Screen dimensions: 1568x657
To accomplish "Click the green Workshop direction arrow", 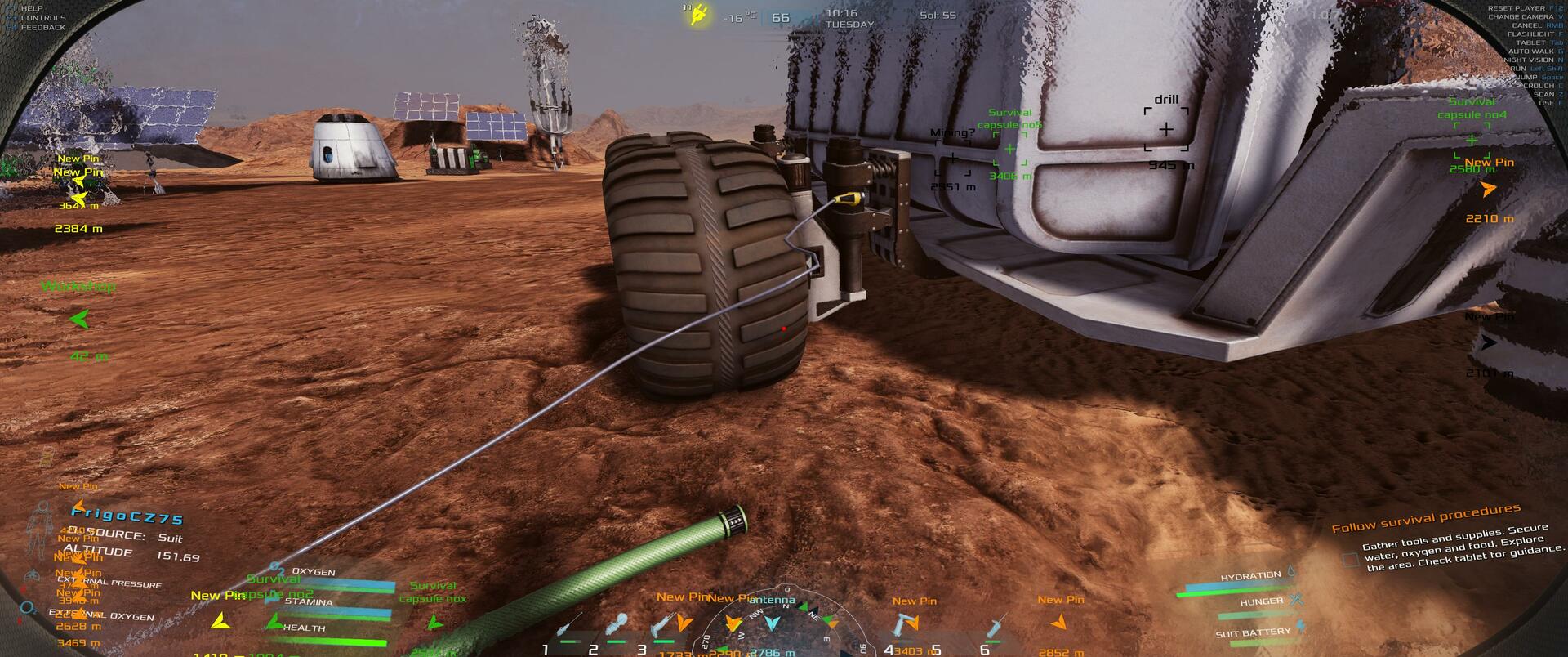I will tap(79, 320).
